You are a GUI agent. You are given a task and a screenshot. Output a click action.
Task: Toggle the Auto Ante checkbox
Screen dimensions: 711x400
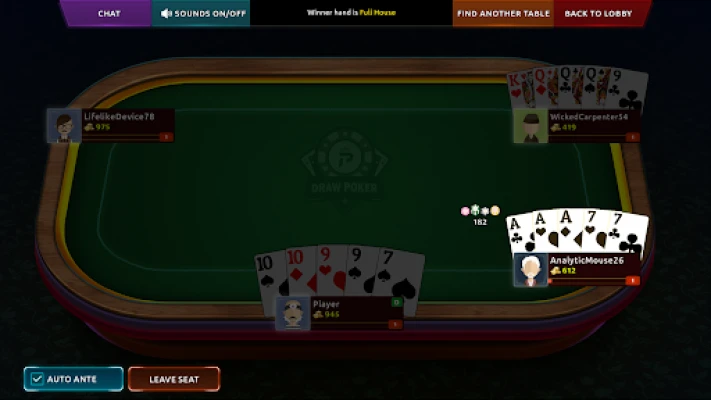point(37,379)
